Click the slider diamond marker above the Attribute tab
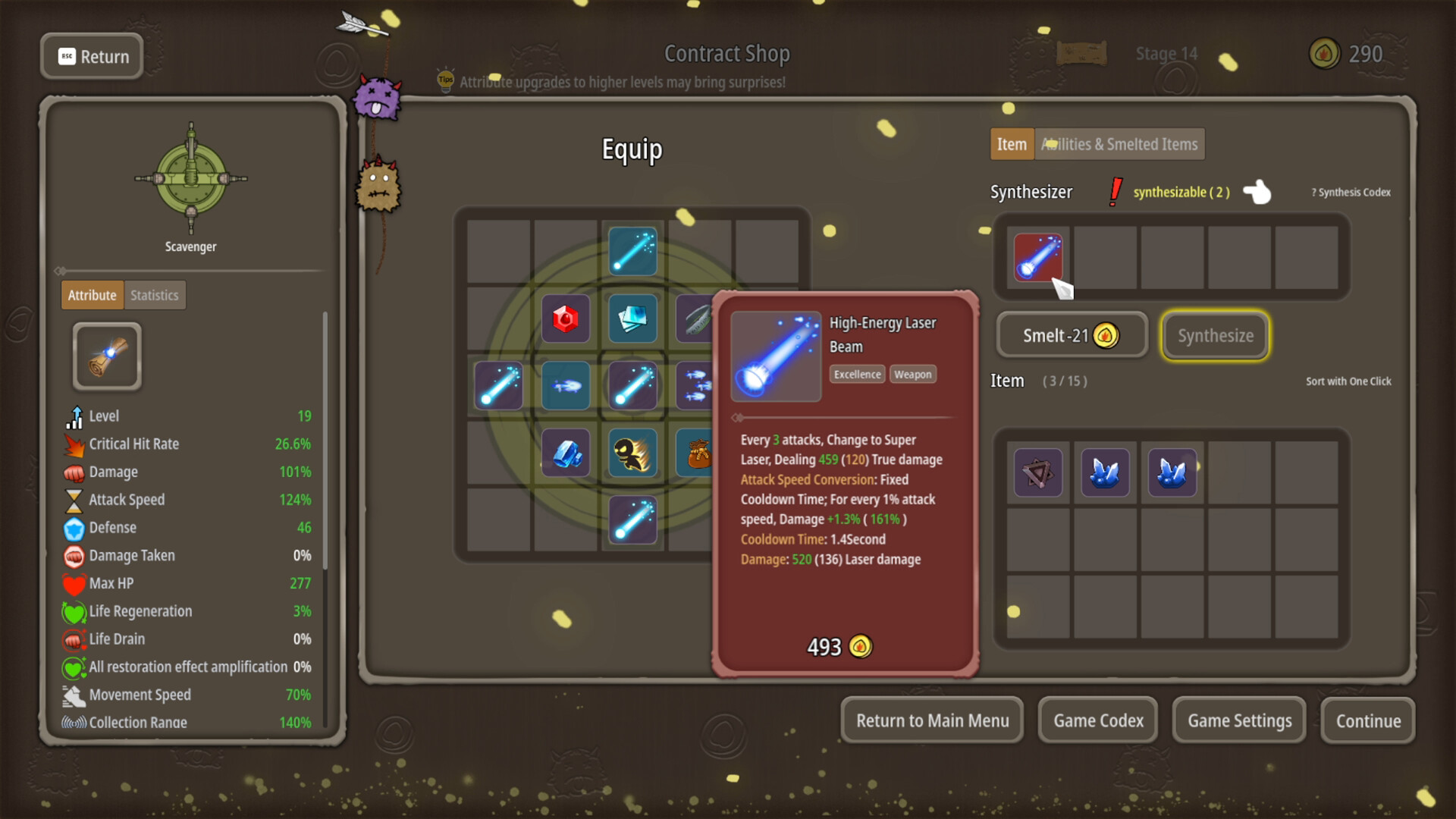1456x819 pixels. coord(61,270)
